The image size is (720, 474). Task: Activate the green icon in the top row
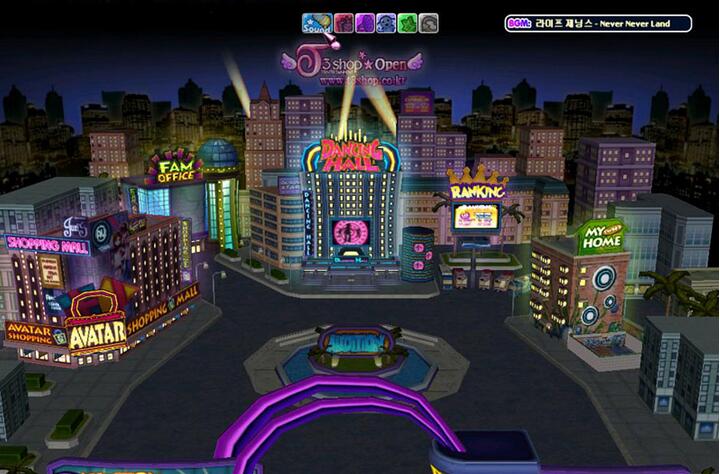click(407, 23)
